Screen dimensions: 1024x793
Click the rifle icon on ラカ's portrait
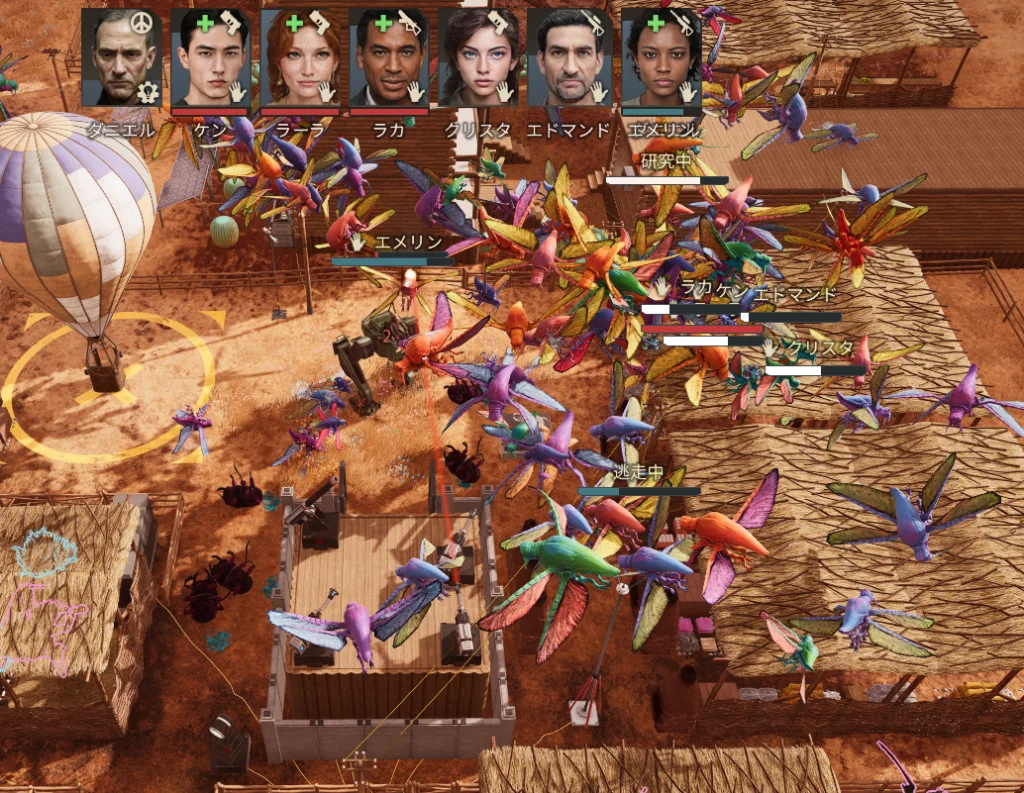click(x=410, y=22)
